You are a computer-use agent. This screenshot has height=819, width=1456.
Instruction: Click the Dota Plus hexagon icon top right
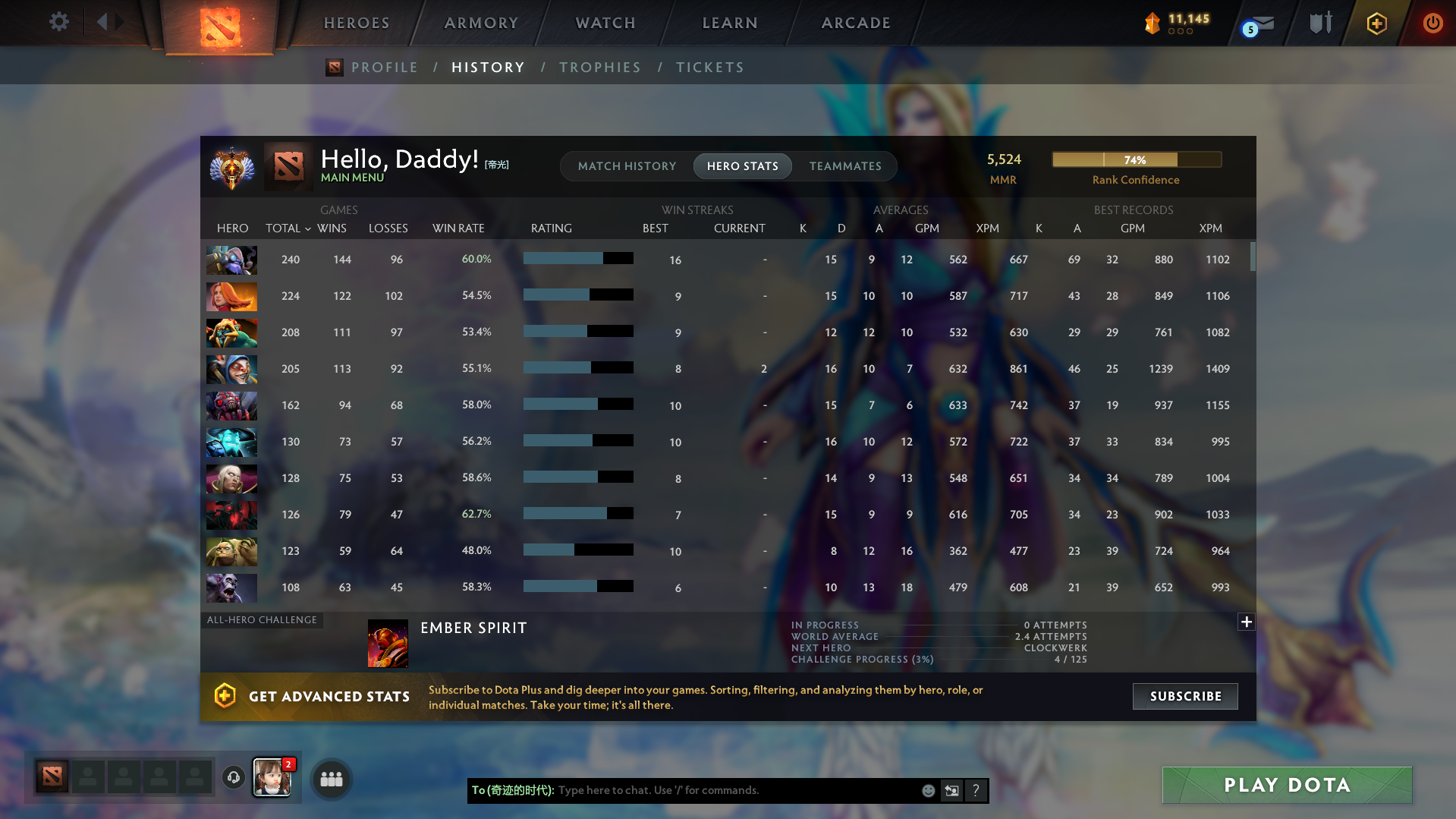point(1376,23)
